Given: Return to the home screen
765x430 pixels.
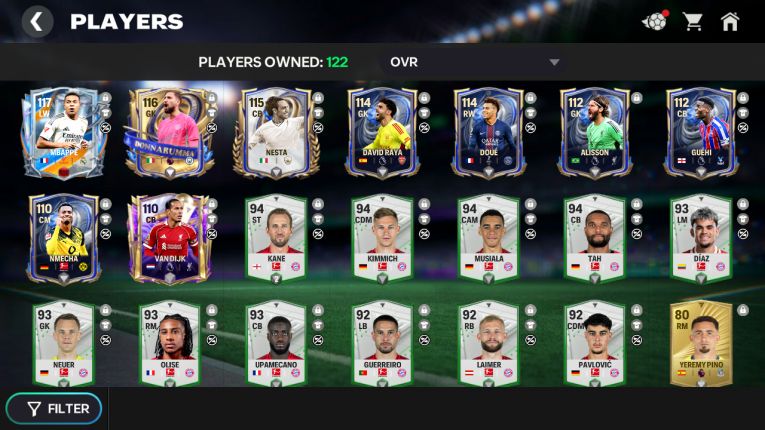Looking at the screenshot, I should click(730, 21).
